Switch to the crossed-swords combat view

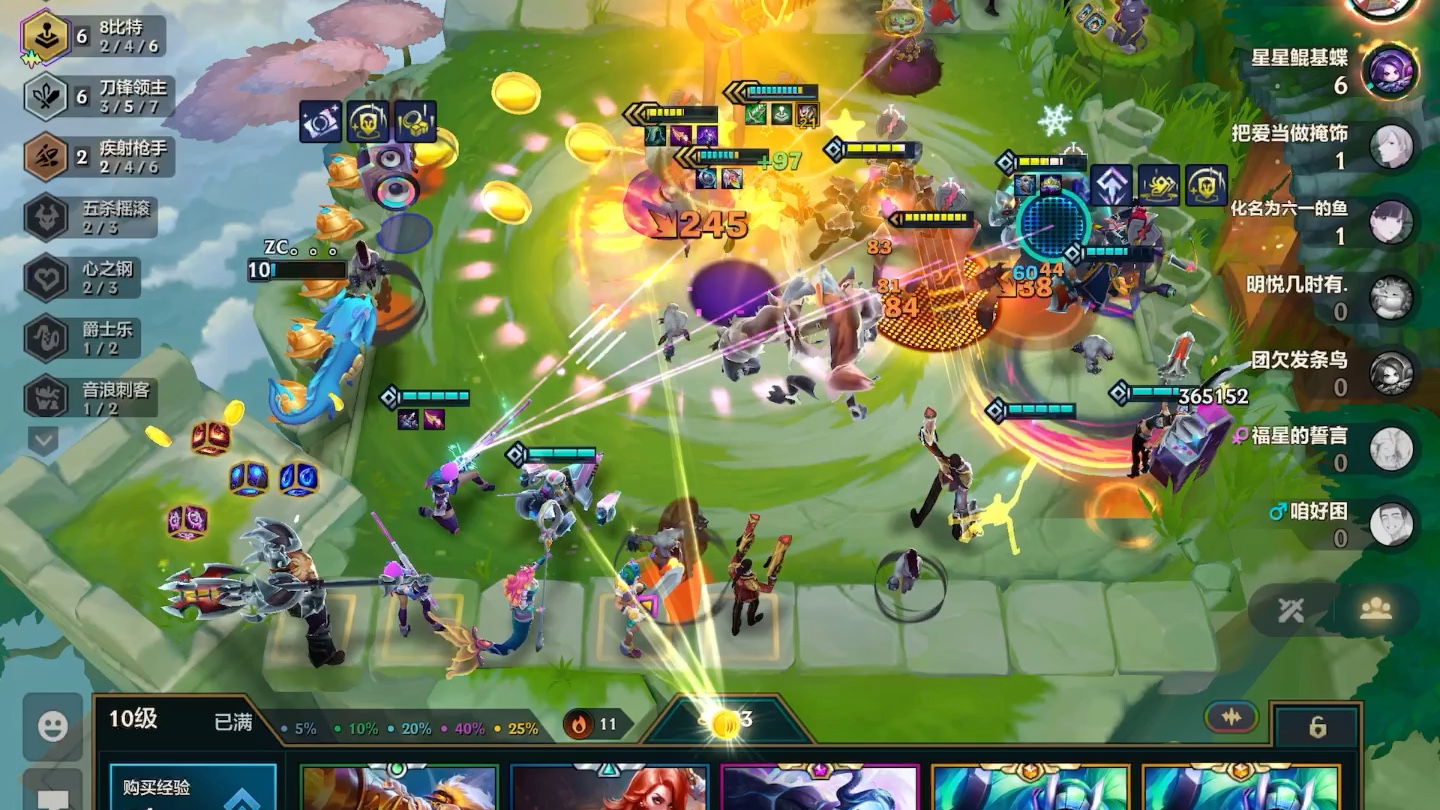coord(1291,610)
